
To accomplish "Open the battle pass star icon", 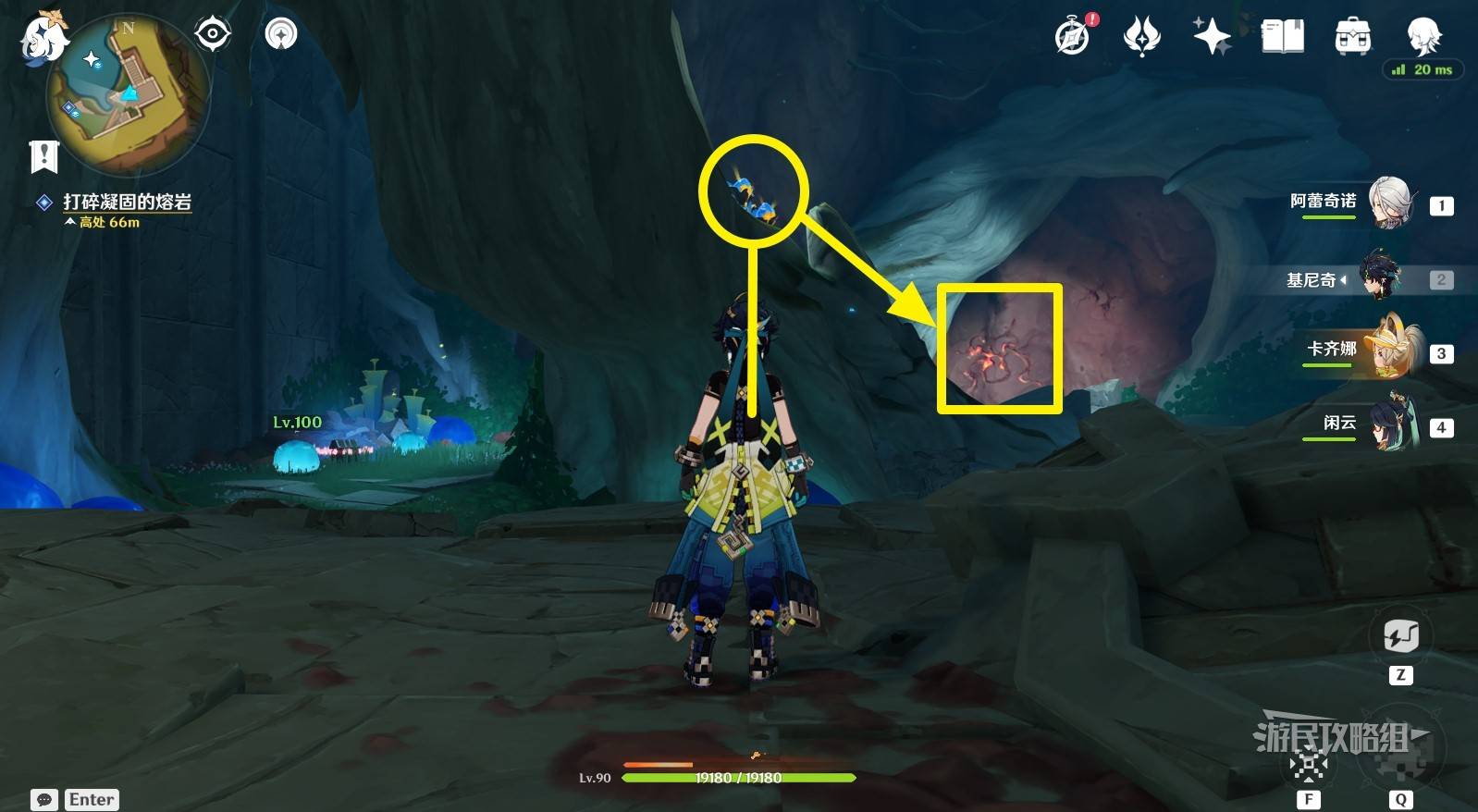I will click(x=1141, y=37).
